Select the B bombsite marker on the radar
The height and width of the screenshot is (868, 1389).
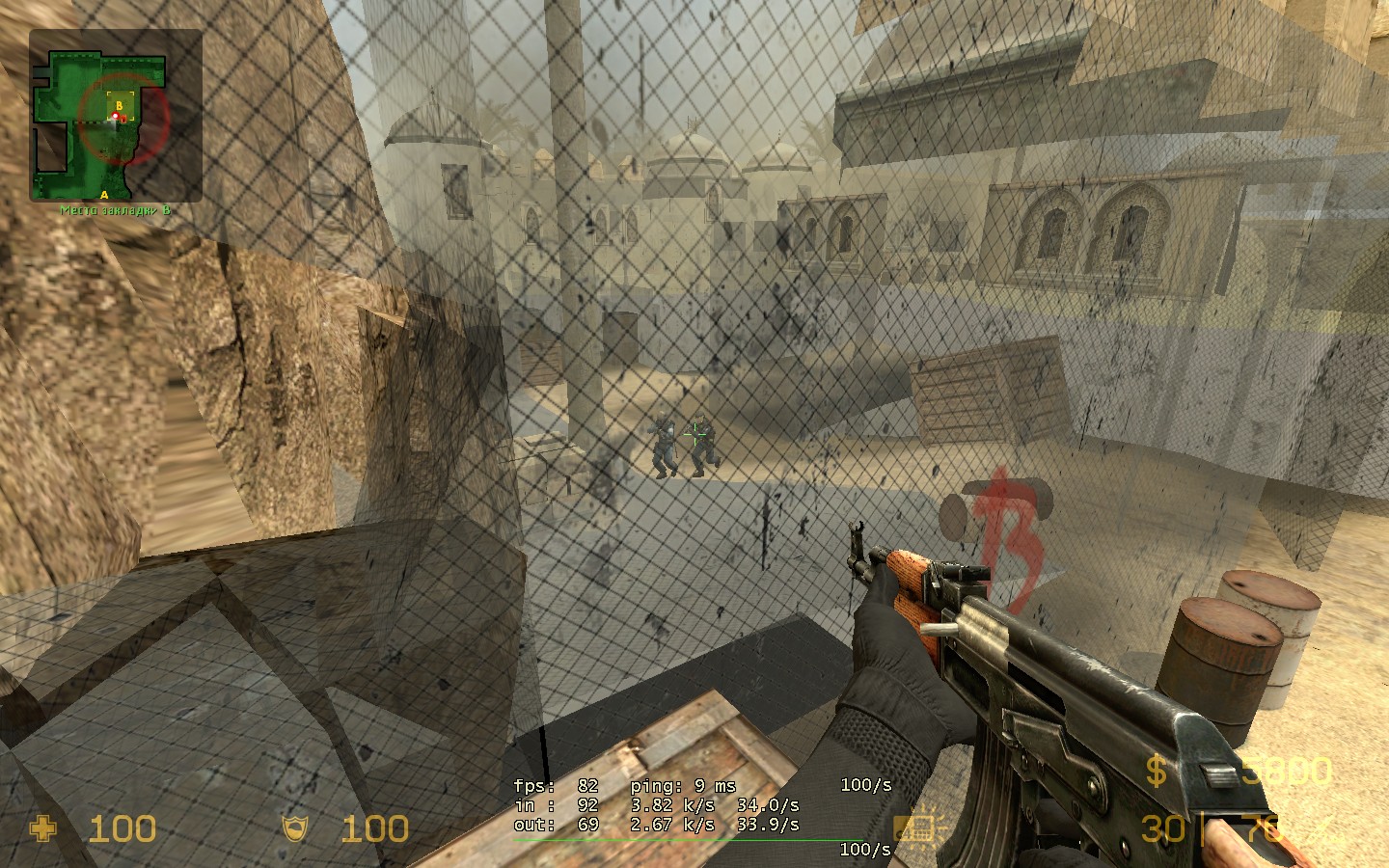click(120, 104)
